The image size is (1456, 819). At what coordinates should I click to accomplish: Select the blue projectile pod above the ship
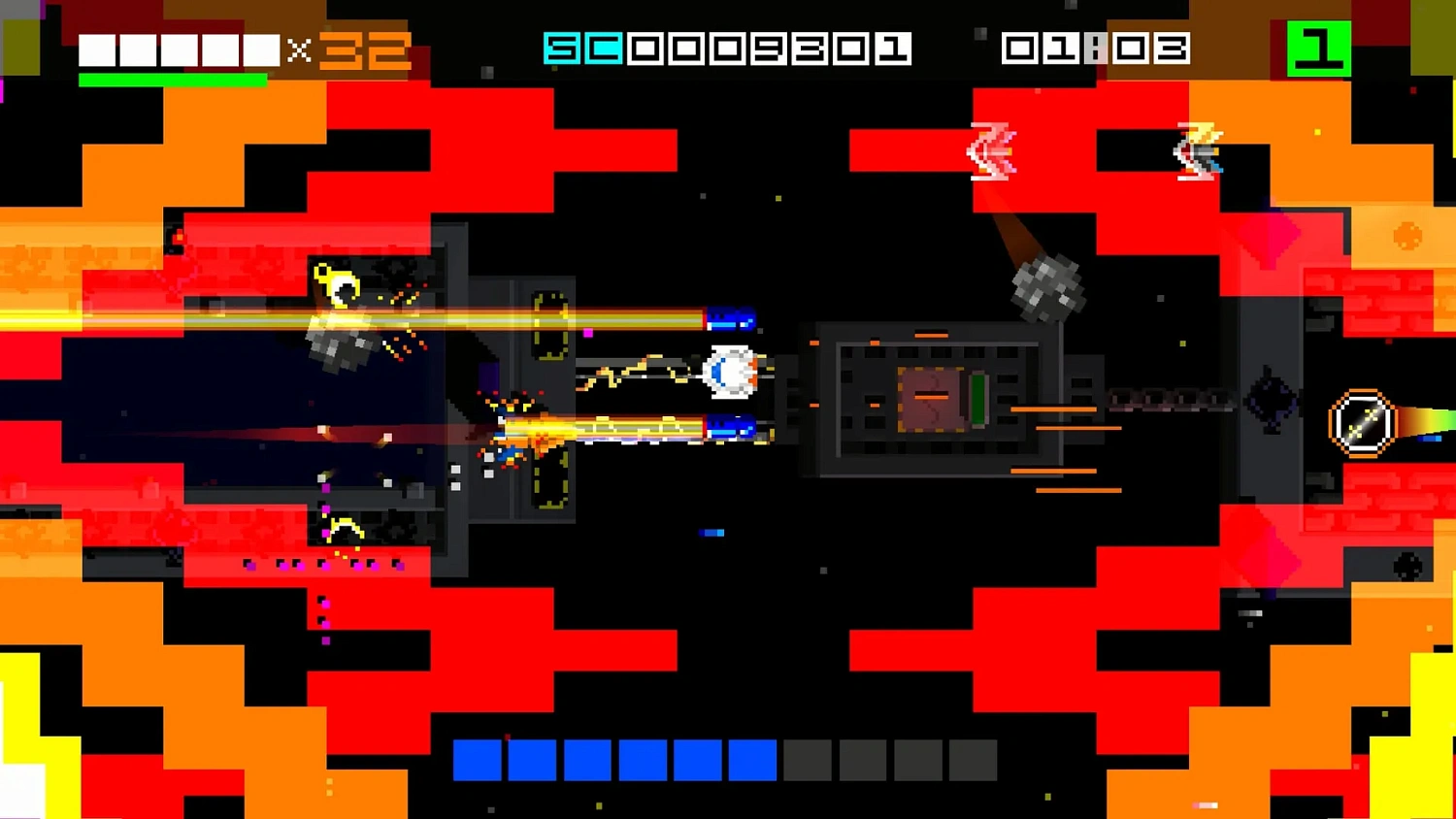[x=730, y=317]
